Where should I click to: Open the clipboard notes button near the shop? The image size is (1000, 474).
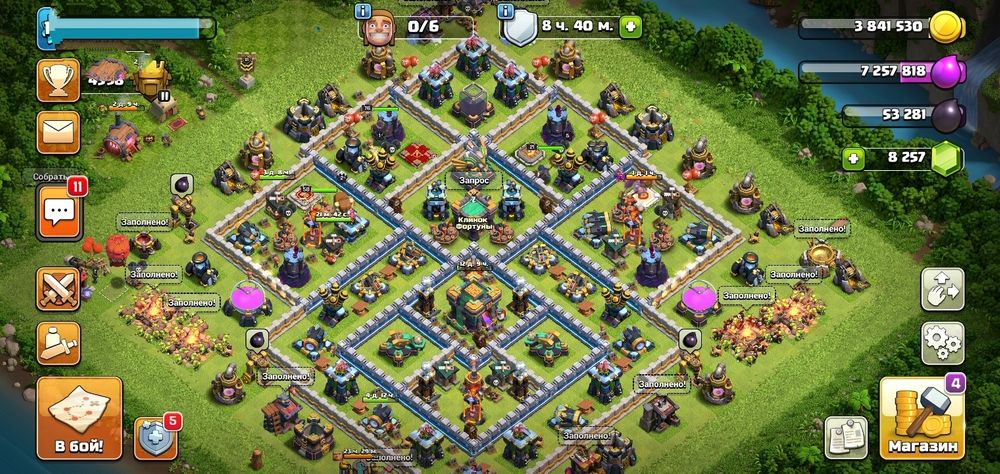tap(844, 438)
